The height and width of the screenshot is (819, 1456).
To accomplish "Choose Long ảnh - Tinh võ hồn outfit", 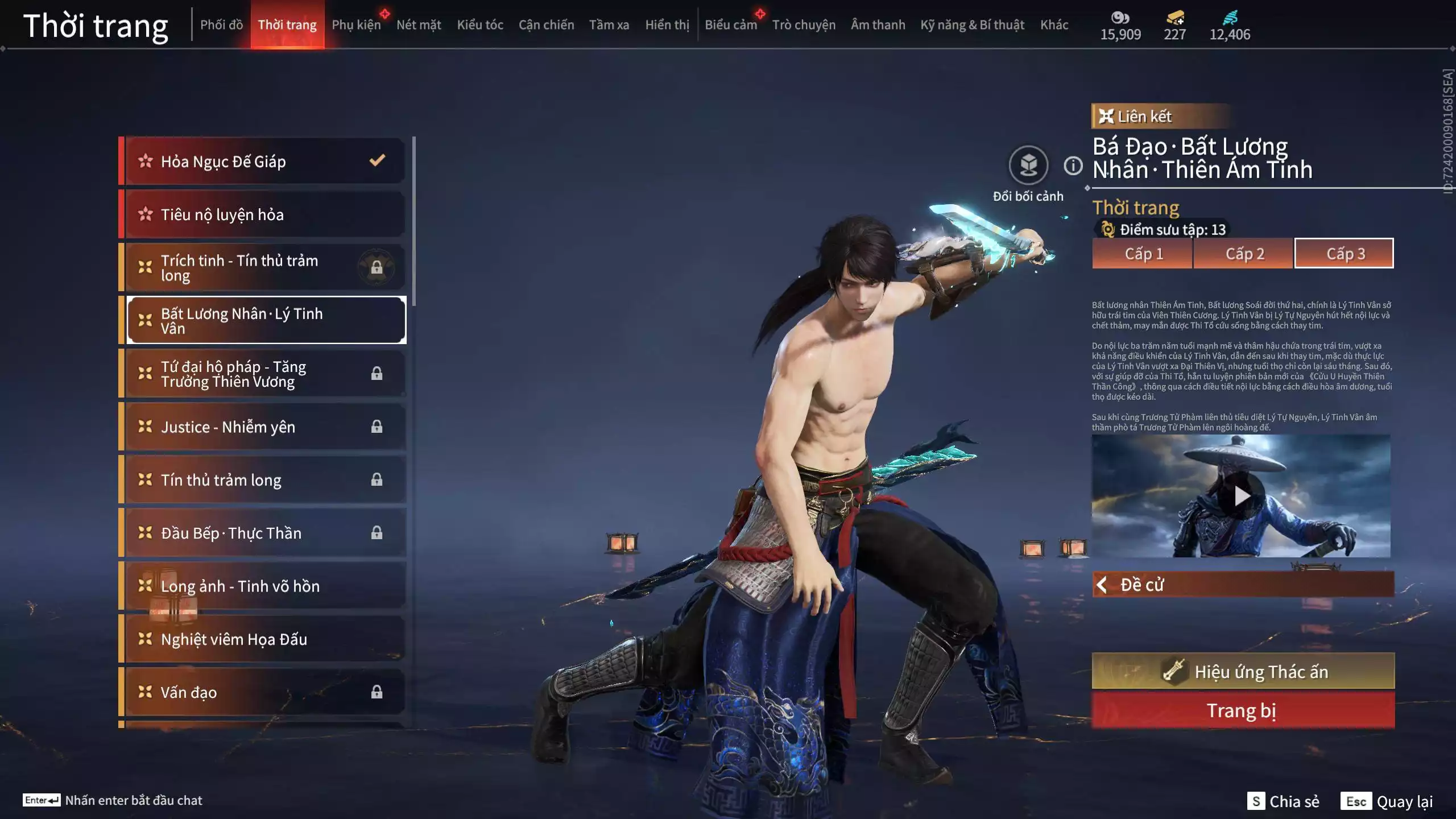I will tap(264, 586).
